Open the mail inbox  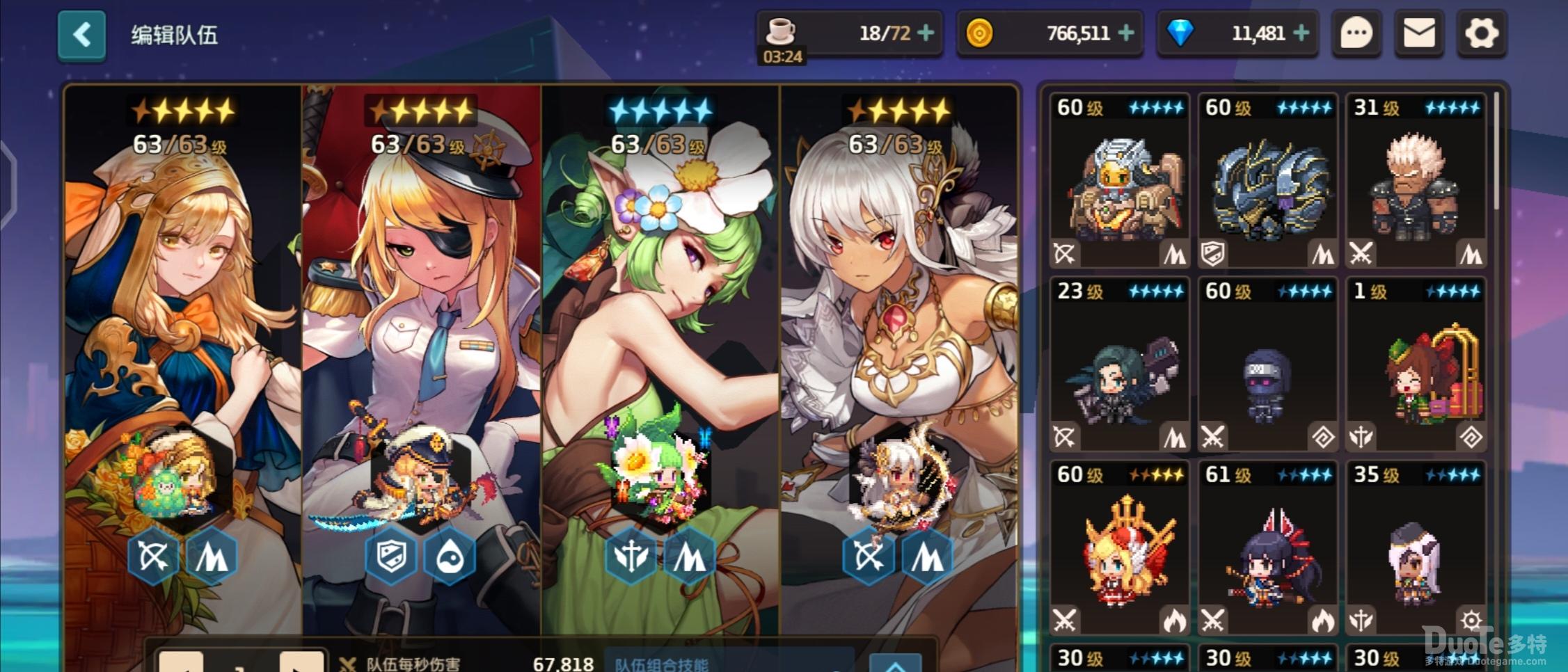[x=1418, y=33]
